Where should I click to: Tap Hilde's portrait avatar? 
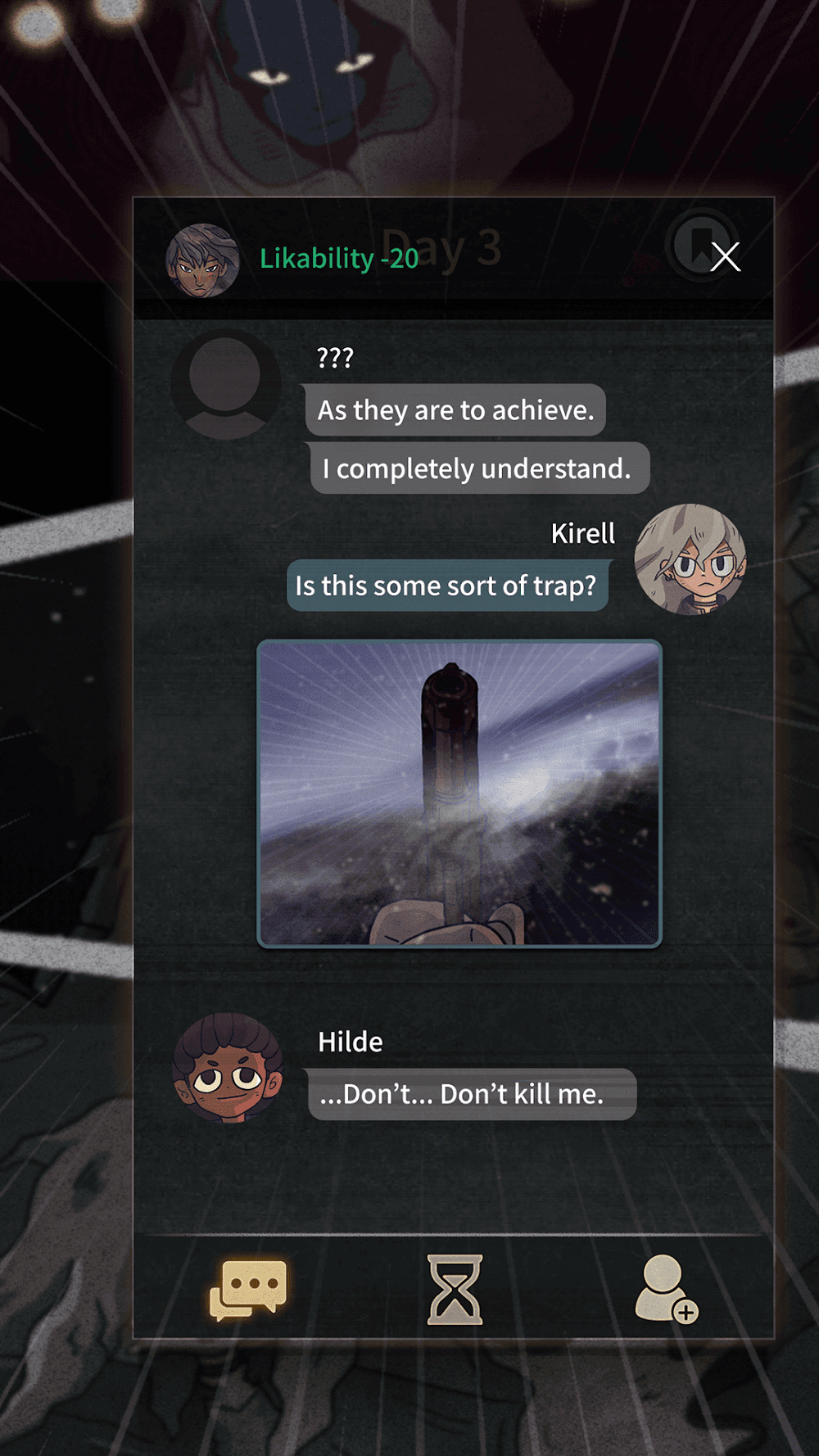point(228,1067)
